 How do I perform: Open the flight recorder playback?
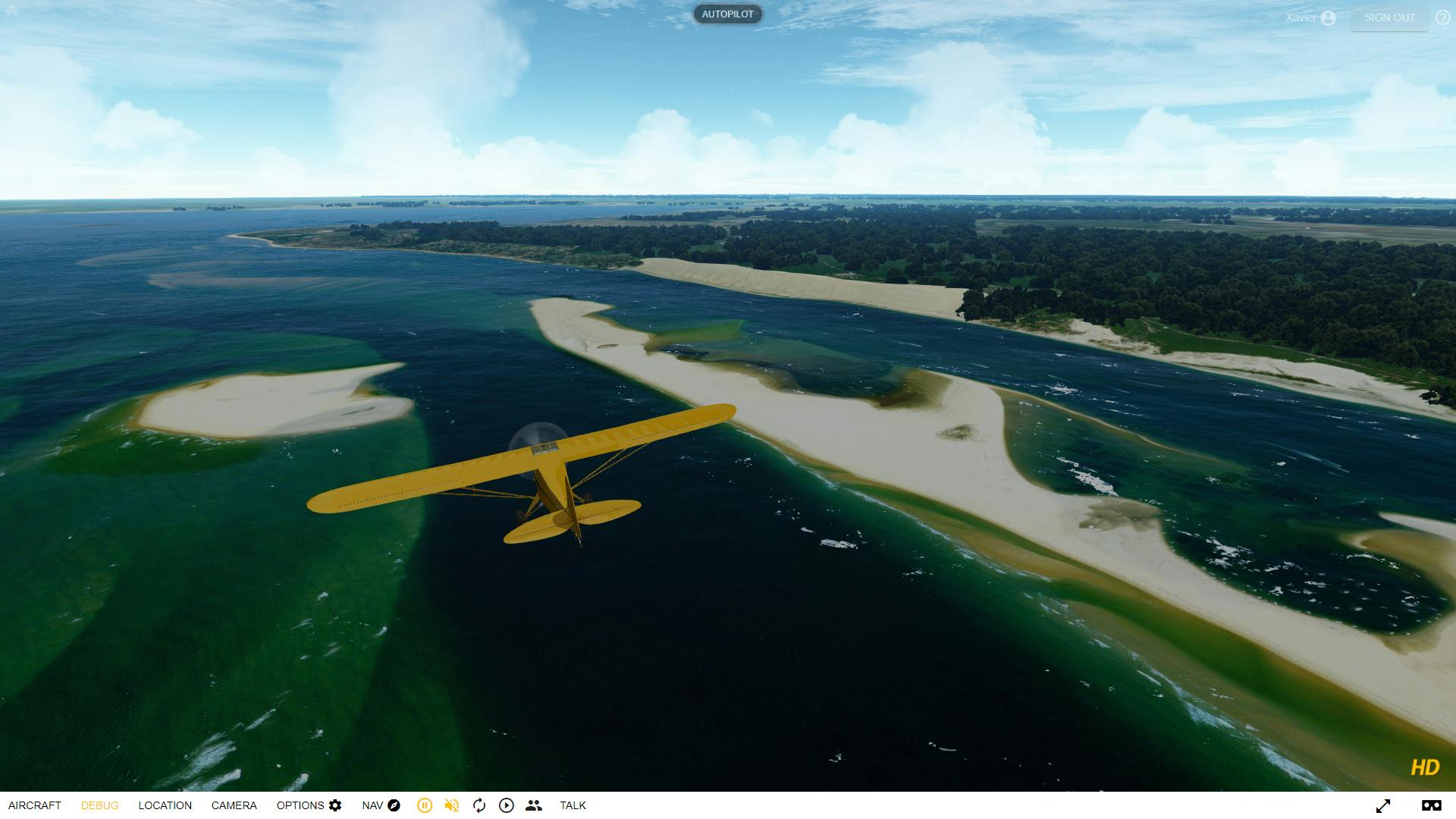[x=506, y=805]
